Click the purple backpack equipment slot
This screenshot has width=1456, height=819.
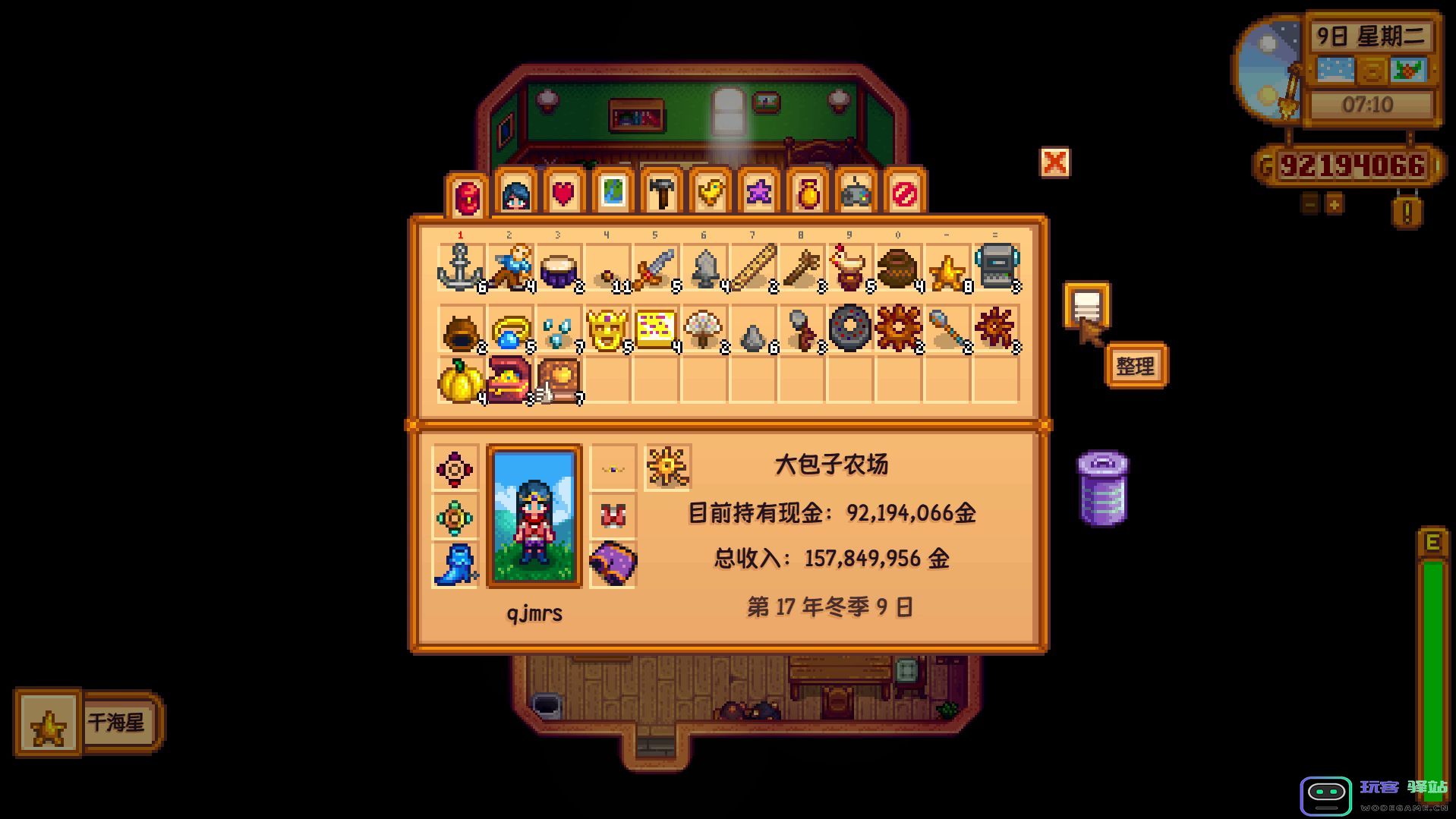coord(613,563)
